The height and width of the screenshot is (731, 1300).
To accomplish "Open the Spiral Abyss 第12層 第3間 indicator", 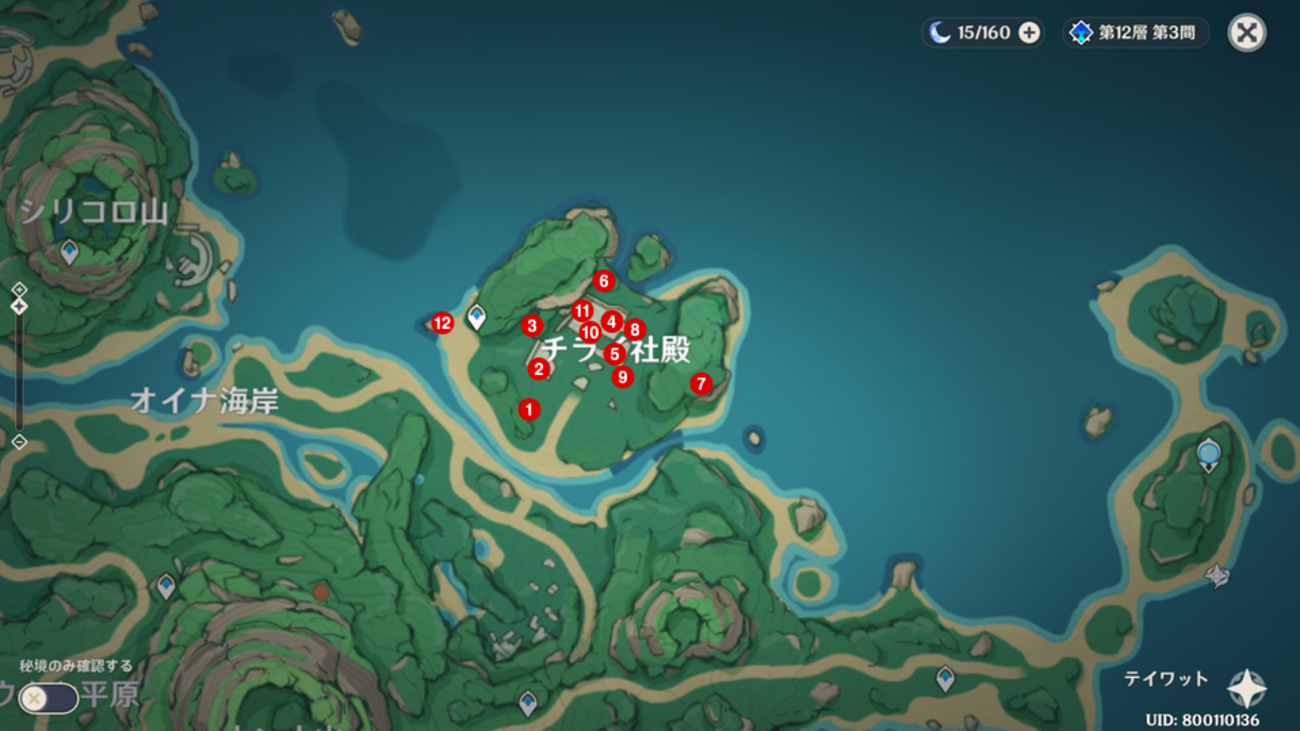I will 1136,33.
